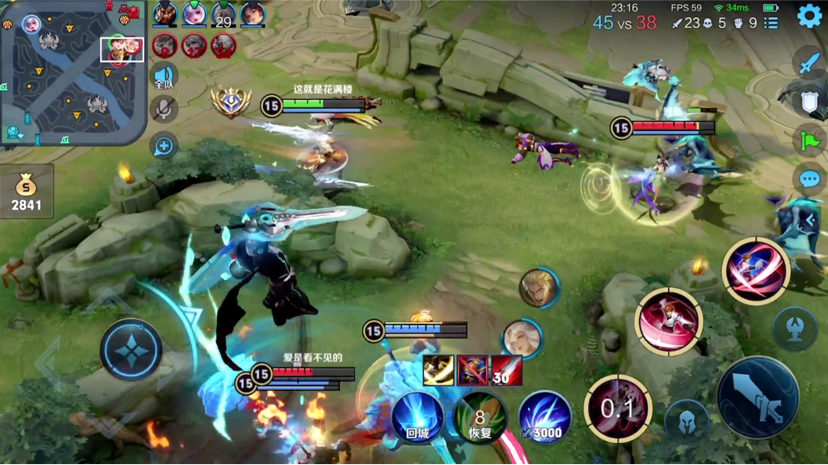Use the item icon marked 30

pos(505,370)
